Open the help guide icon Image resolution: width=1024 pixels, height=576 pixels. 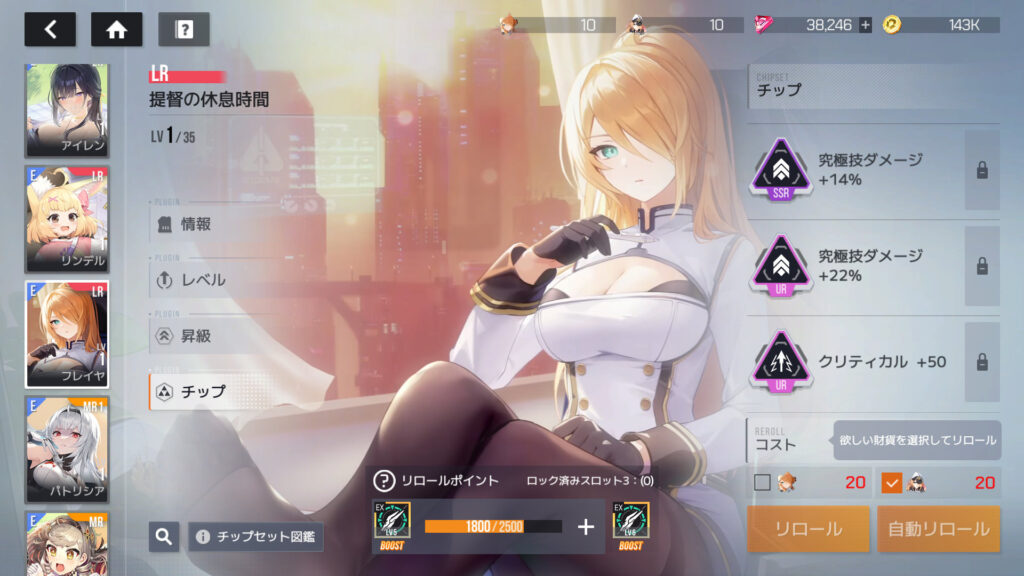click(x=184, y=29)
